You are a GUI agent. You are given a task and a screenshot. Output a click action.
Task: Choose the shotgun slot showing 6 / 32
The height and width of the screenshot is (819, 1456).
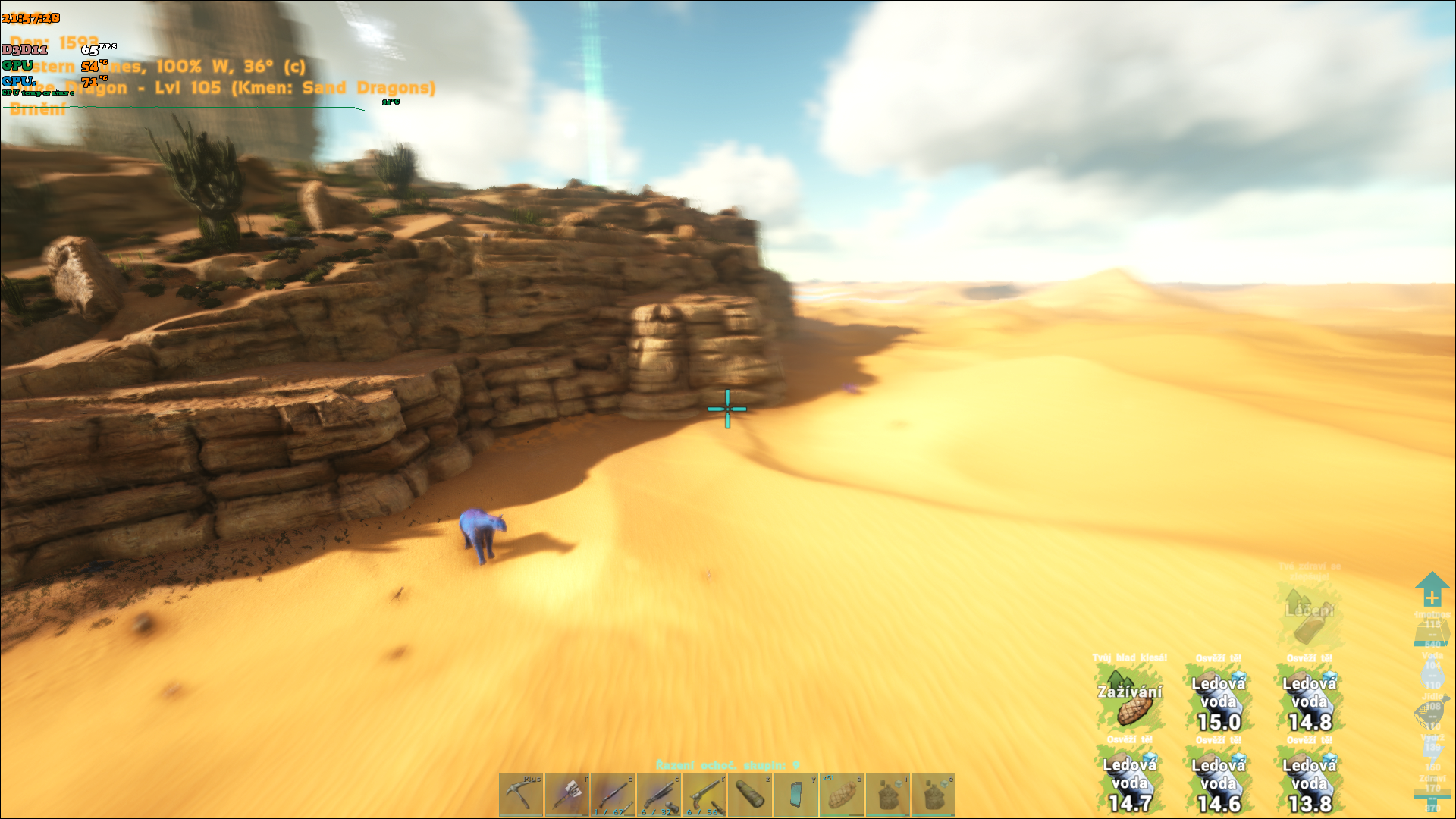(658, 795)
